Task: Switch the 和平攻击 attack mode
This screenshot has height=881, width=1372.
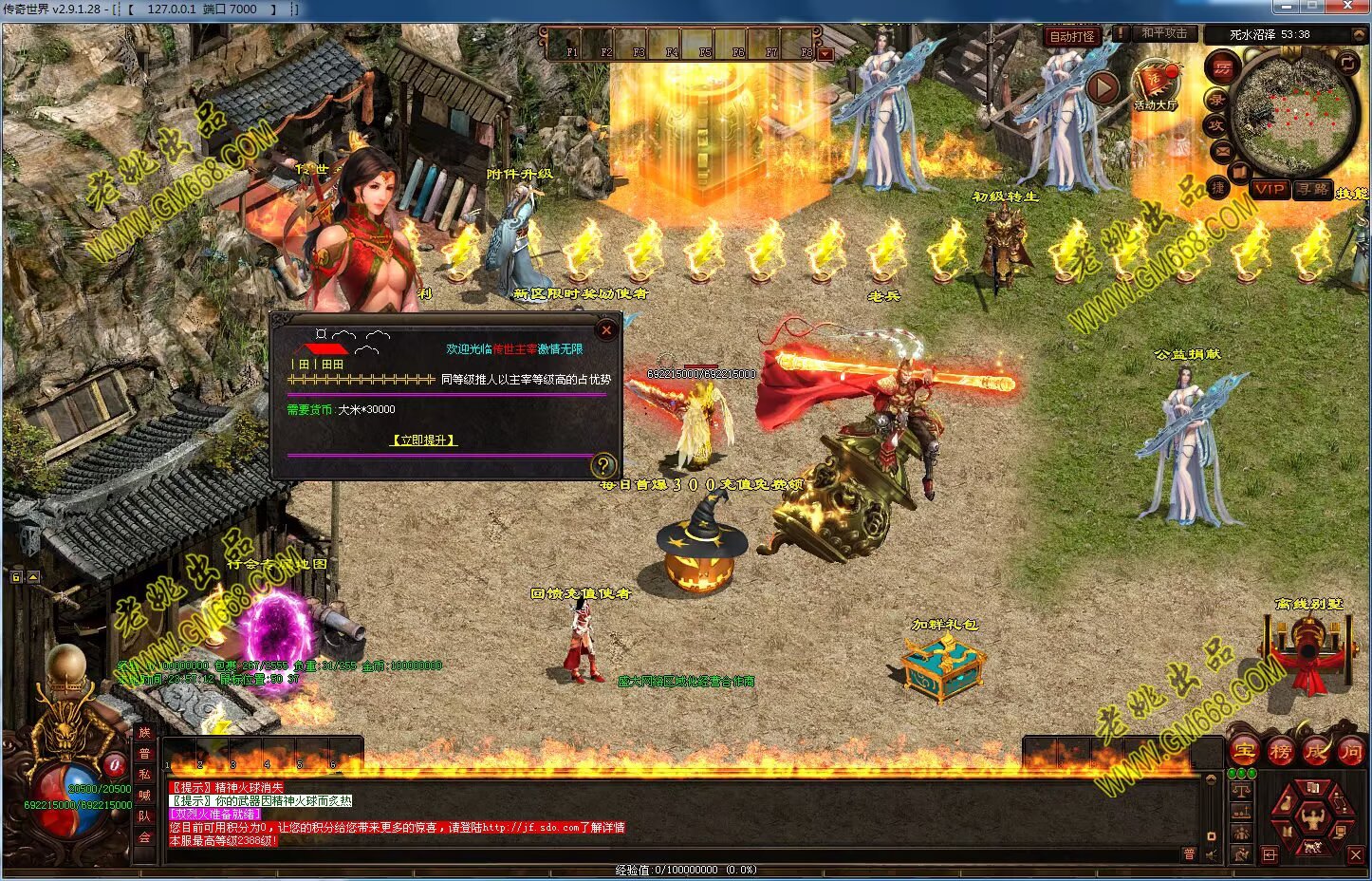Action: point(1164,33)
